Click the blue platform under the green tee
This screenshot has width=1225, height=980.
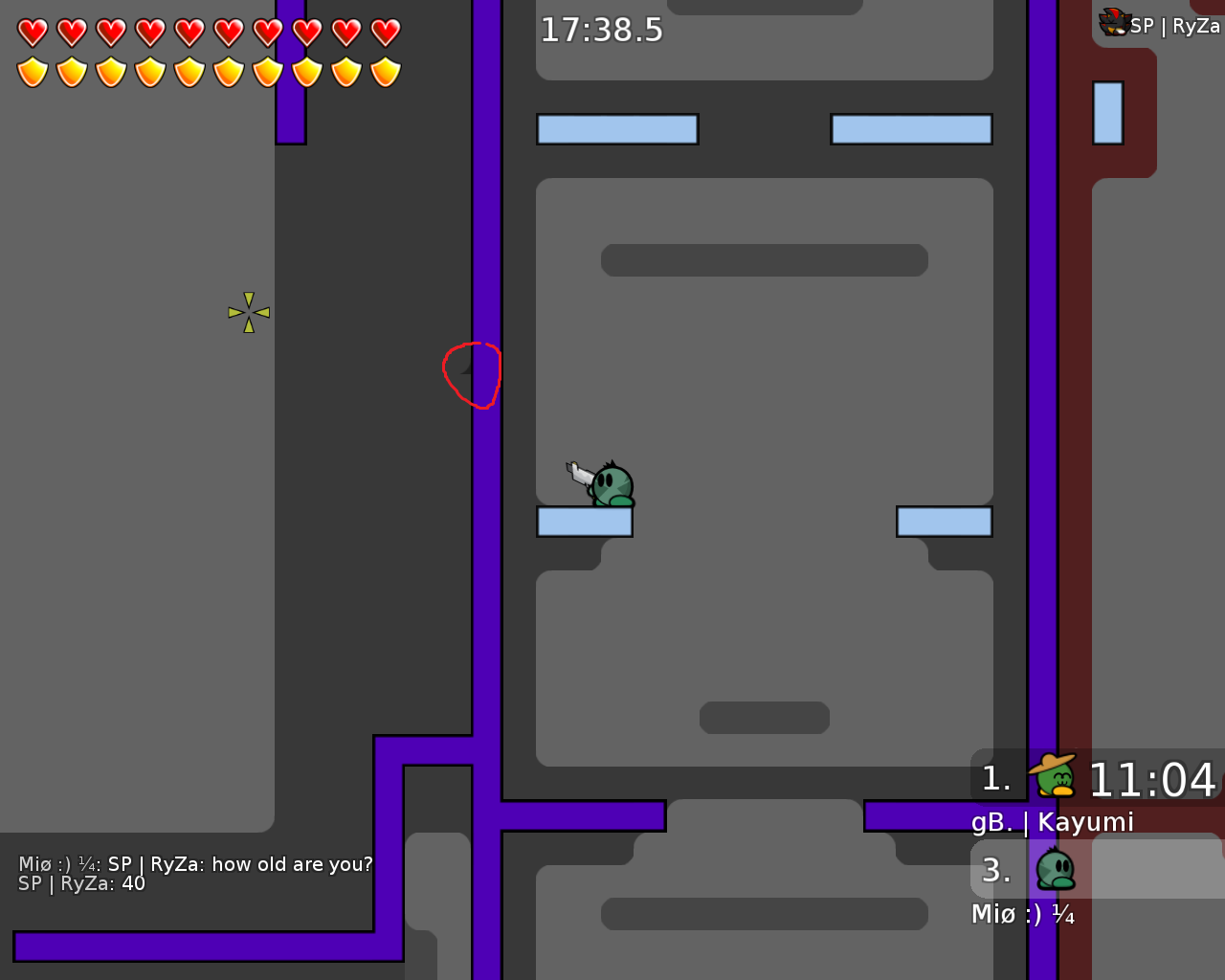[584, 522]
